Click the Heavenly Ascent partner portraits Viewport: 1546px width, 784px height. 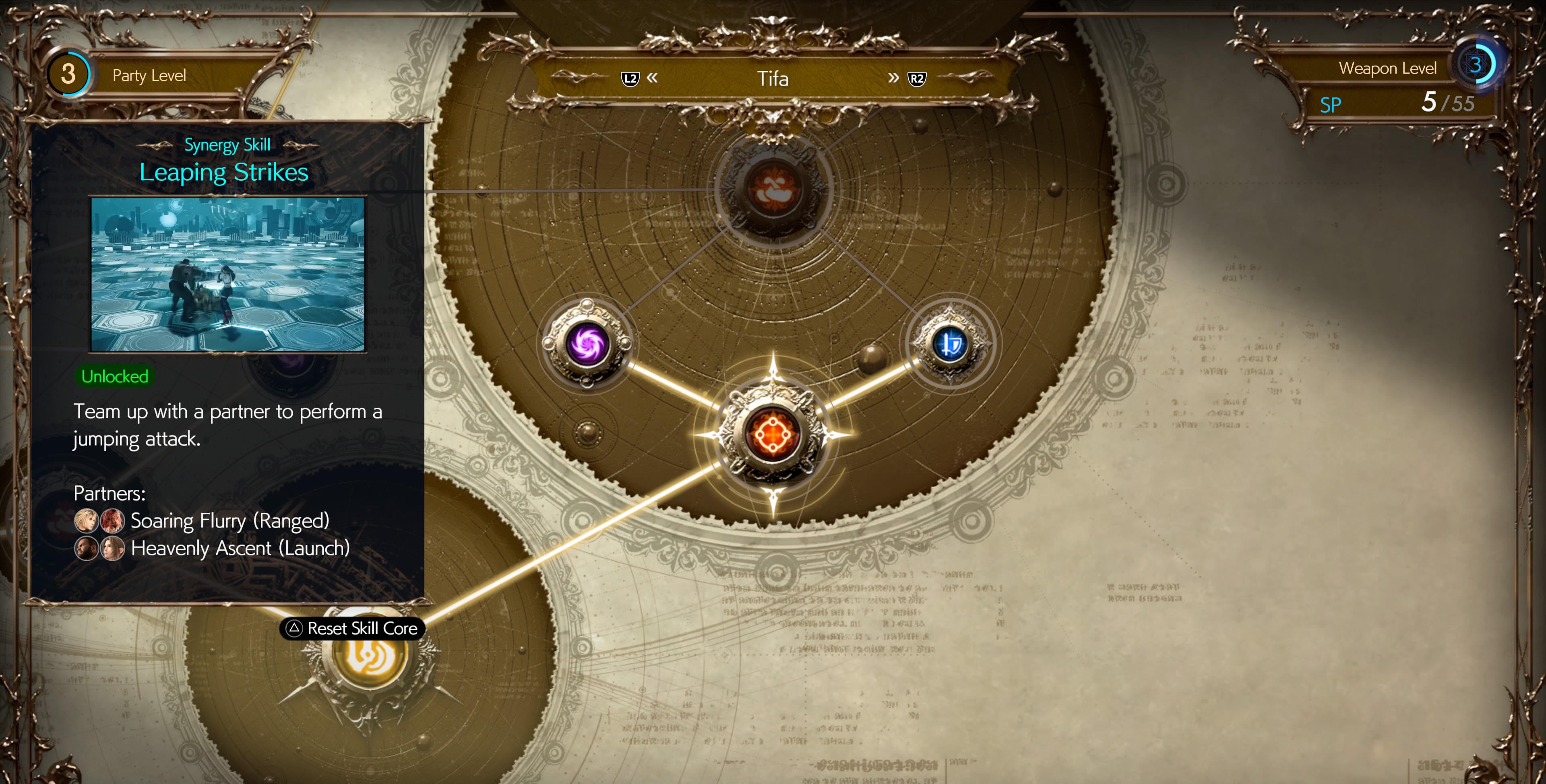click(99, 548)
